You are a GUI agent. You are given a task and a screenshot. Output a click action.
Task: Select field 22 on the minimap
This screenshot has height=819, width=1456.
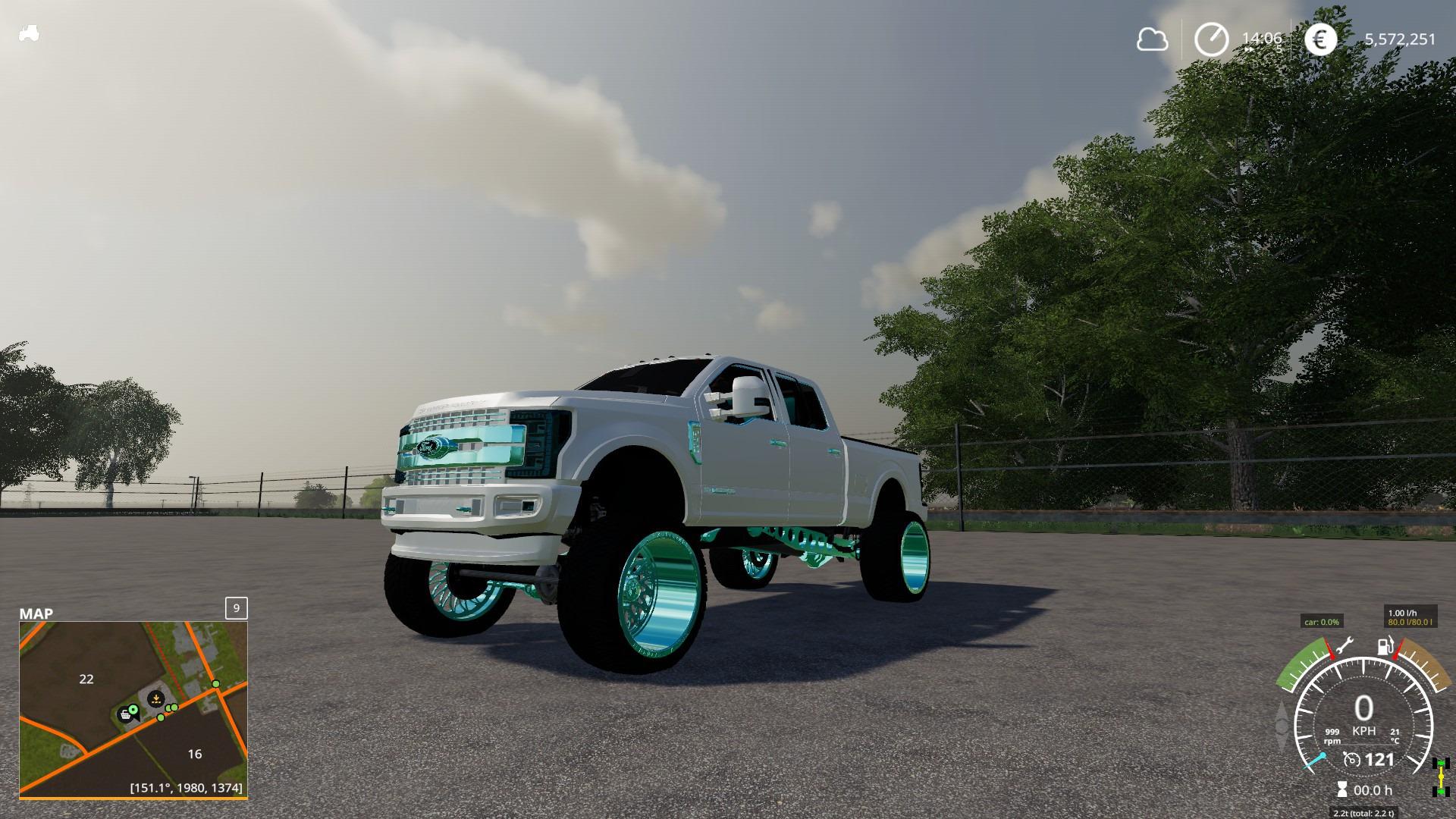click(86, 679)
